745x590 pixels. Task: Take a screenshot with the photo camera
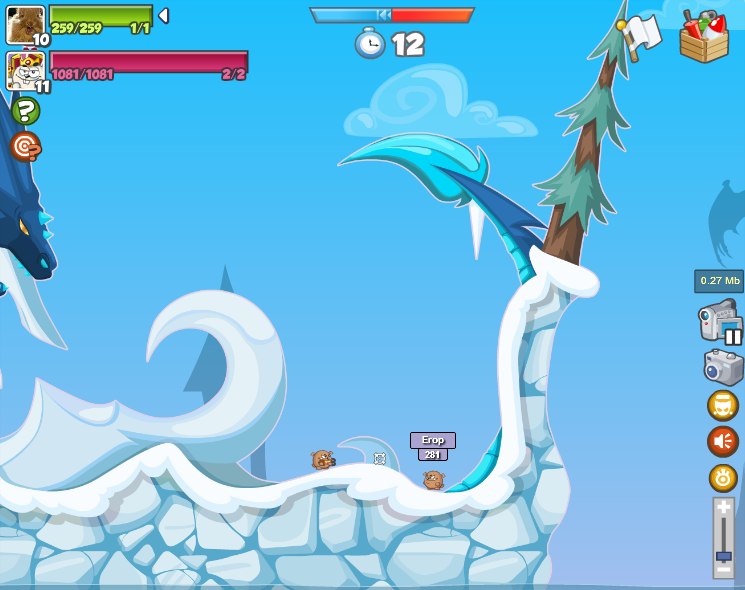pos(723,367)
